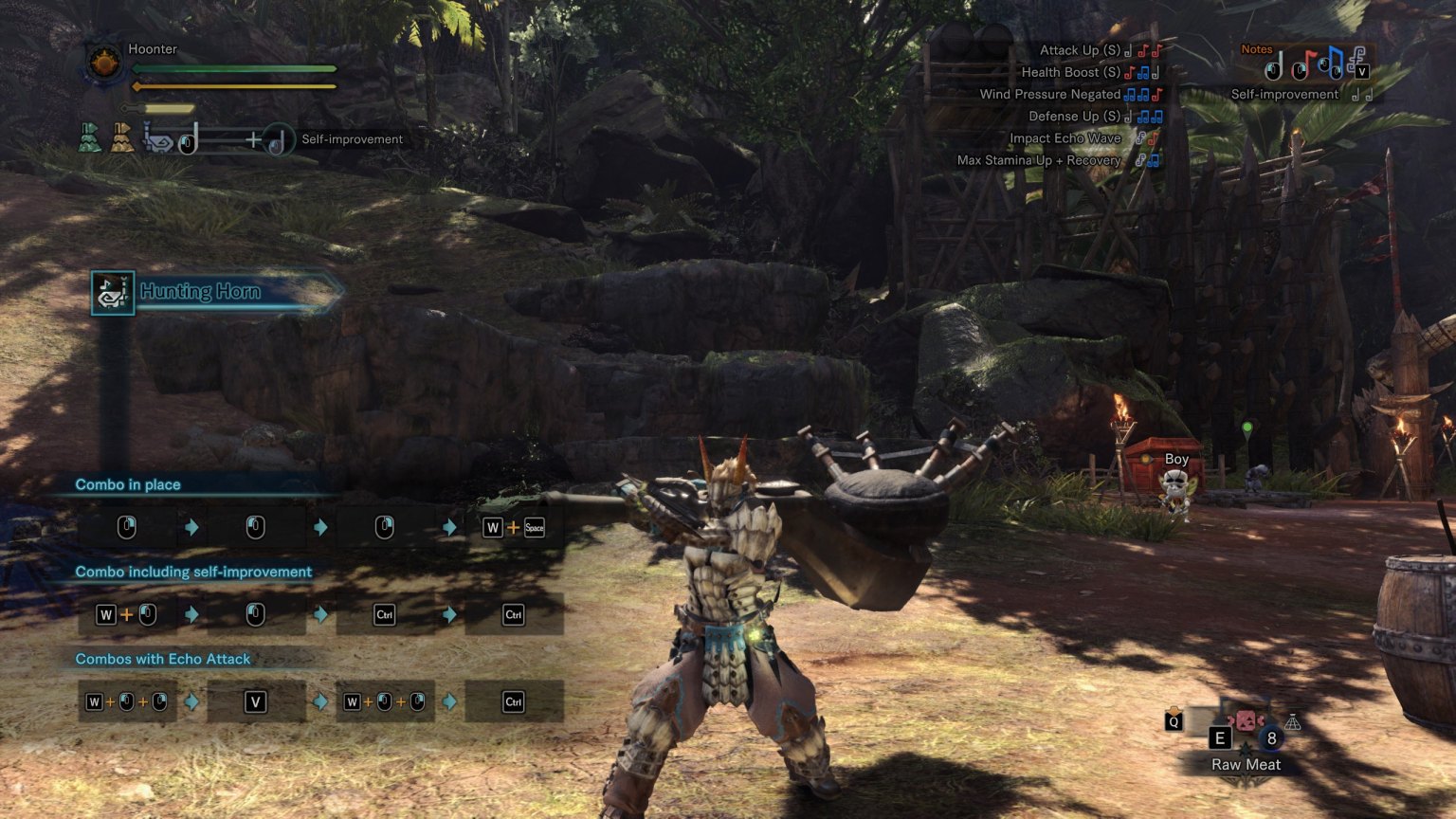The image size is (1456, 819).
Task: Select the Hunting Horn weapon icon
Action: pos(111,292)
